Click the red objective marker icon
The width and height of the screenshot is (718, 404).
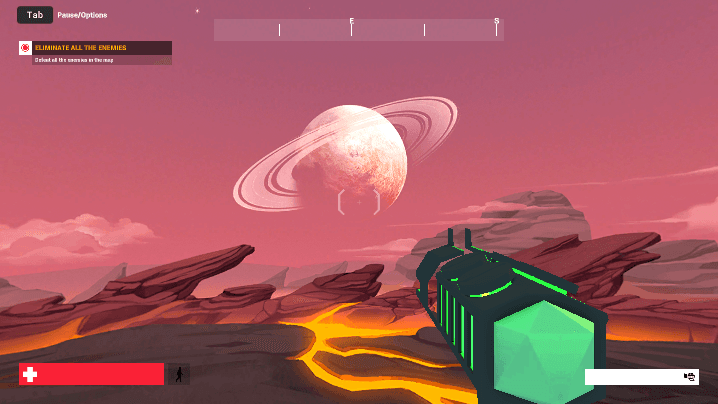point(26,48)
